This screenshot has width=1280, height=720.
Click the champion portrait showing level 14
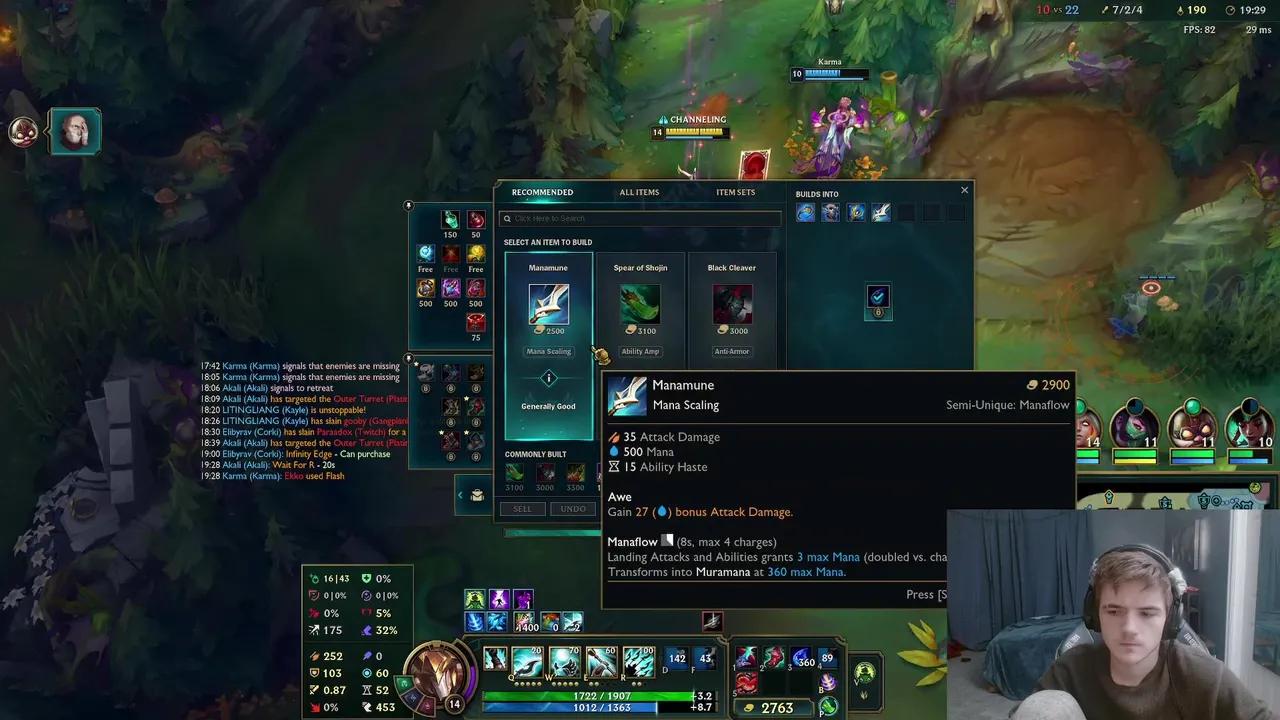tap(440, 675)
